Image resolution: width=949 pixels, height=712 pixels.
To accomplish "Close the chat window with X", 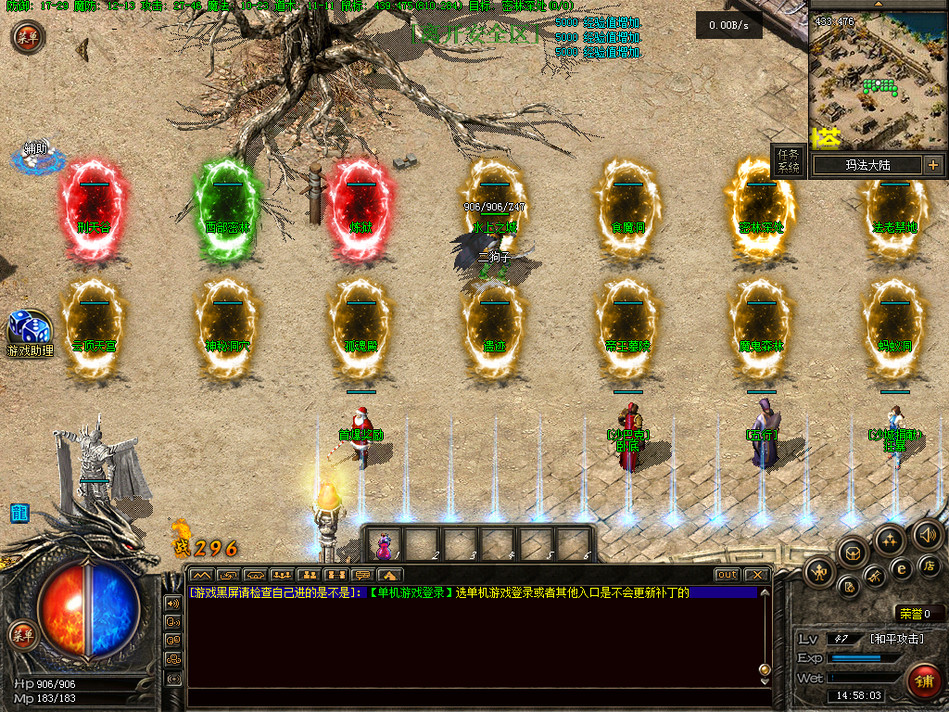I will pyautogui.click(x=756, y=575).
